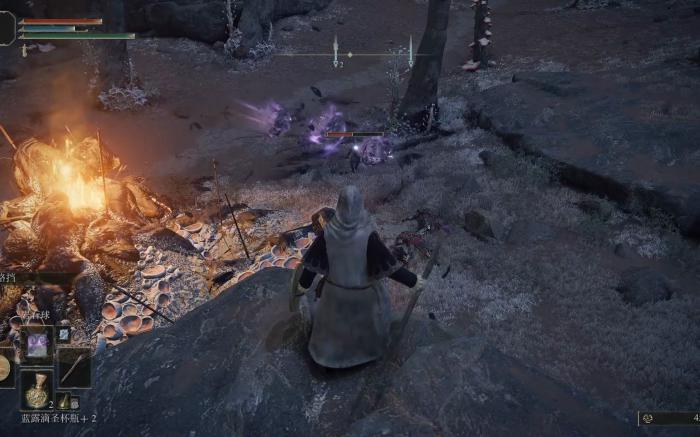Viewport: 700px width, 437px height.
Task: Select the purple rock sling spell slot
Action: tap(38, 344)
